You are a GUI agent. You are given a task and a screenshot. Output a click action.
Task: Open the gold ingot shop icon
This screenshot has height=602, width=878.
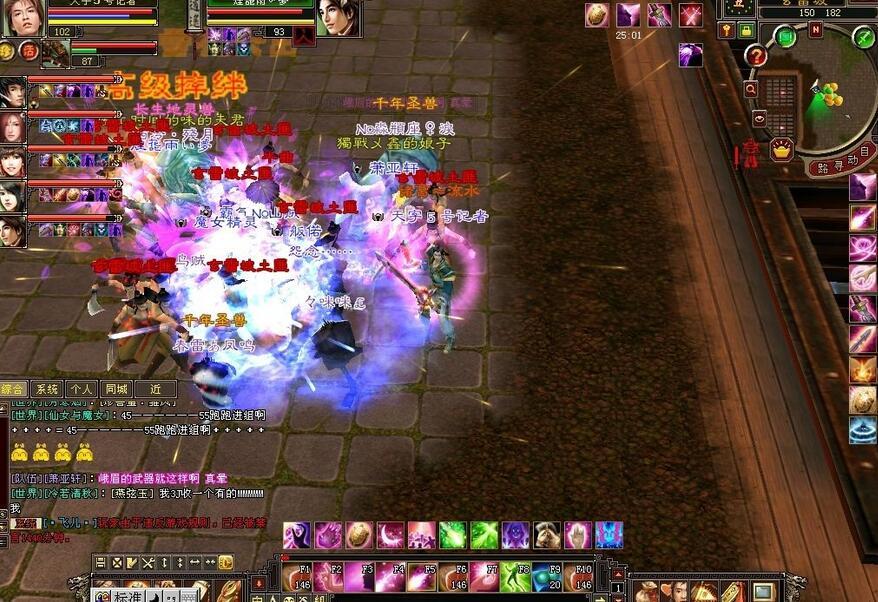coord(781,150)
